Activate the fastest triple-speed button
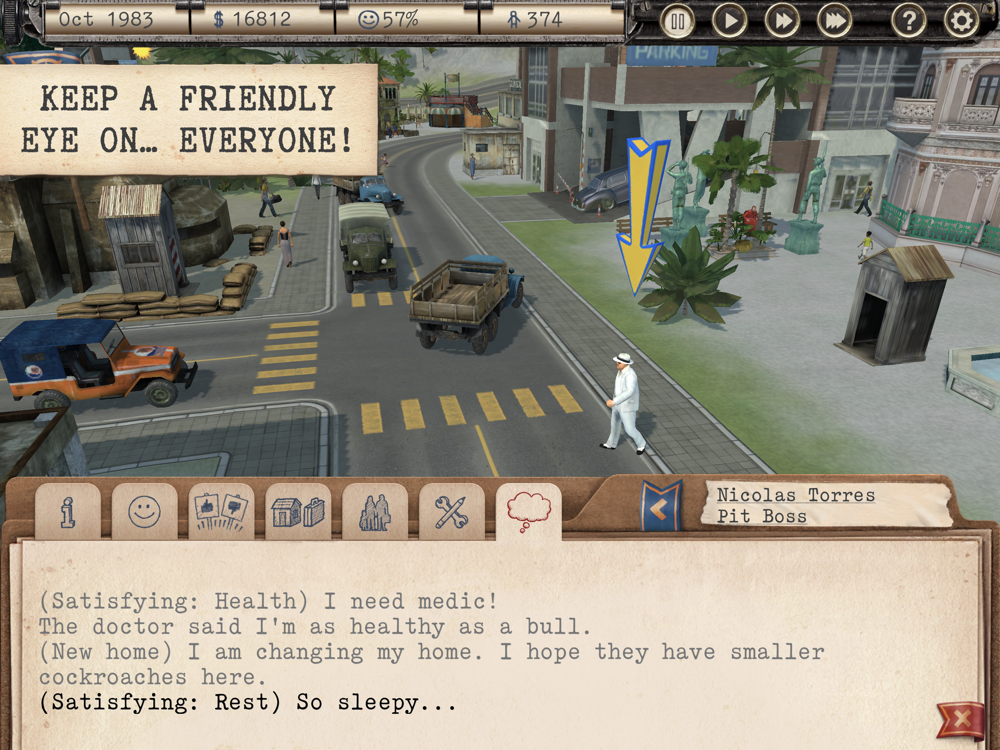1000x750 pixels. (x=834, y=20)
